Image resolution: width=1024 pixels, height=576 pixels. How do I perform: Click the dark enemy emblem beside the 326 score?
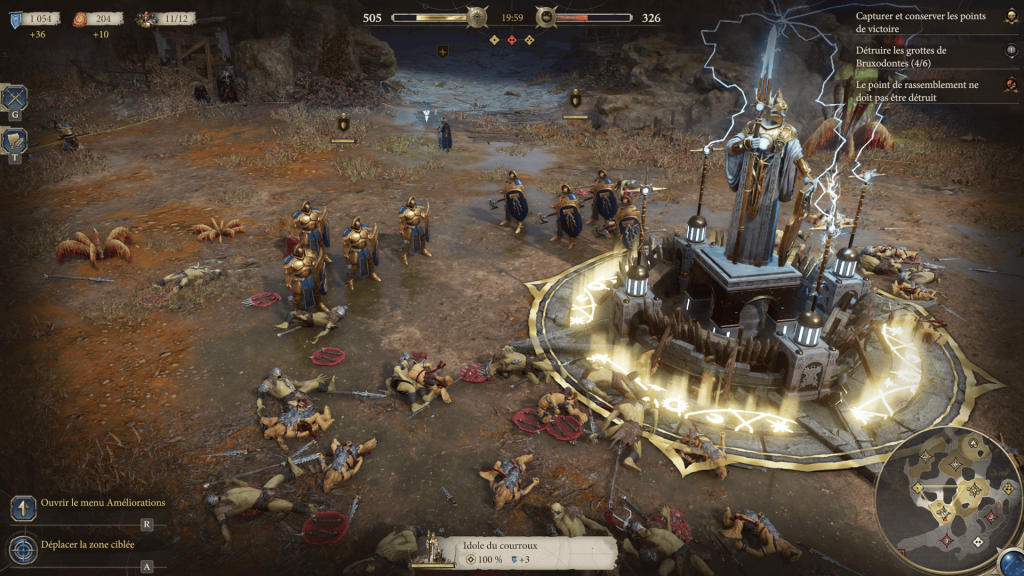(x=546, y=17)
